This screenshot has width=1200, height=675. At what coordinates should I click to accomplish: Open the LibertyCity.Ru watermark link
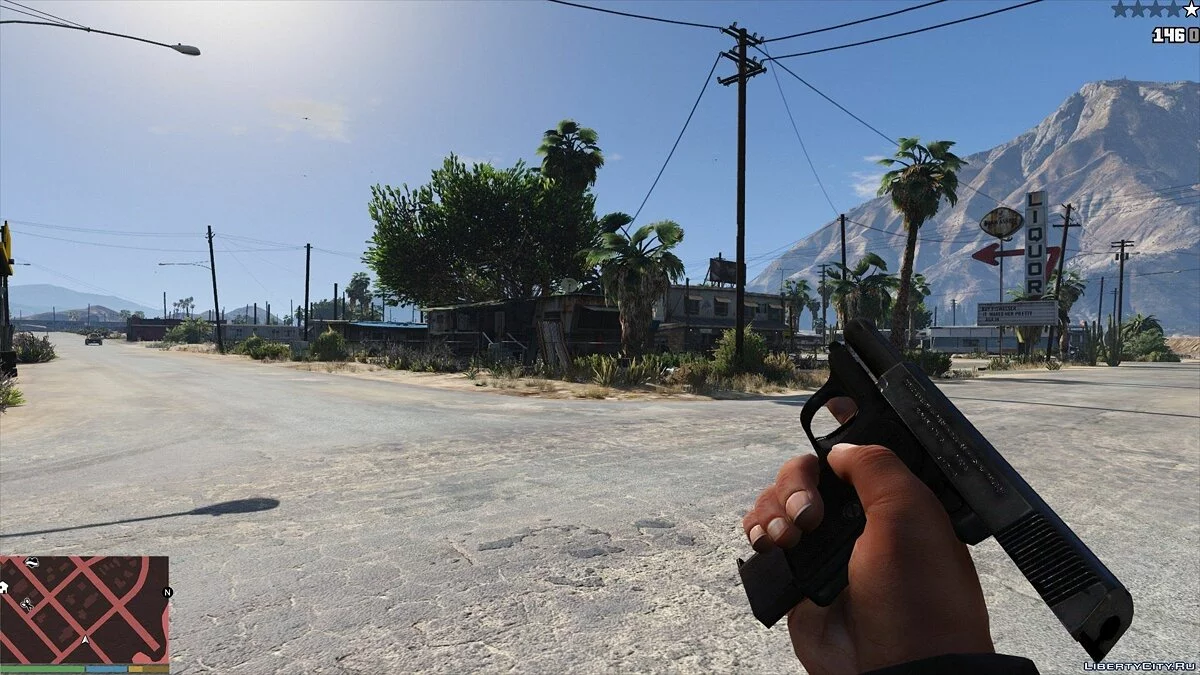point(1139,665)
